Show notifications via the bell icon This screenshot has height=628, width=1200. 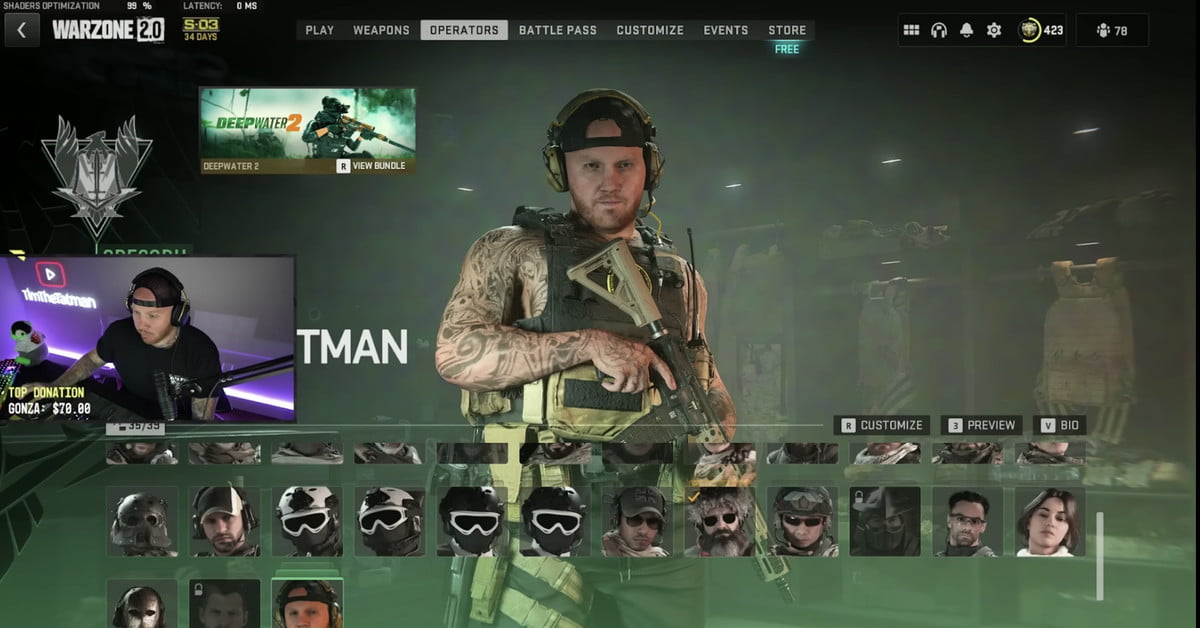click(x=966, y=30)
